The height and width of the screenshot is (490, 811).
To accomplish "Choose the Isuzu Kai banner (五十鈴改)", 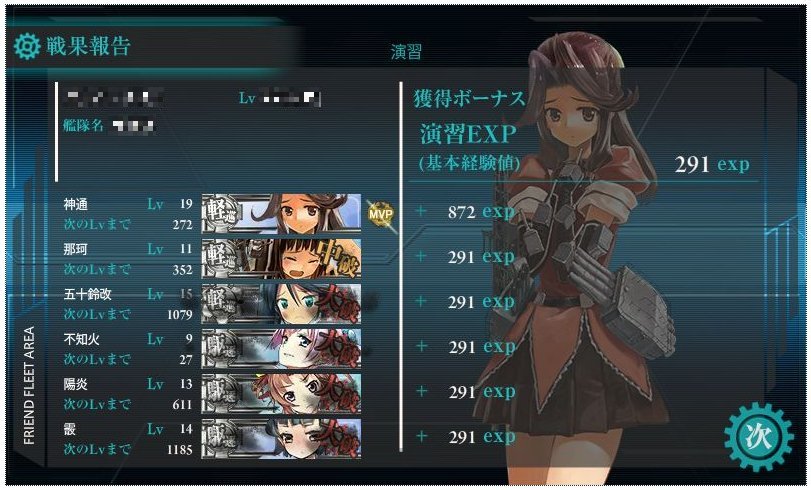I will pyautogui.click(x=281, y=302).
